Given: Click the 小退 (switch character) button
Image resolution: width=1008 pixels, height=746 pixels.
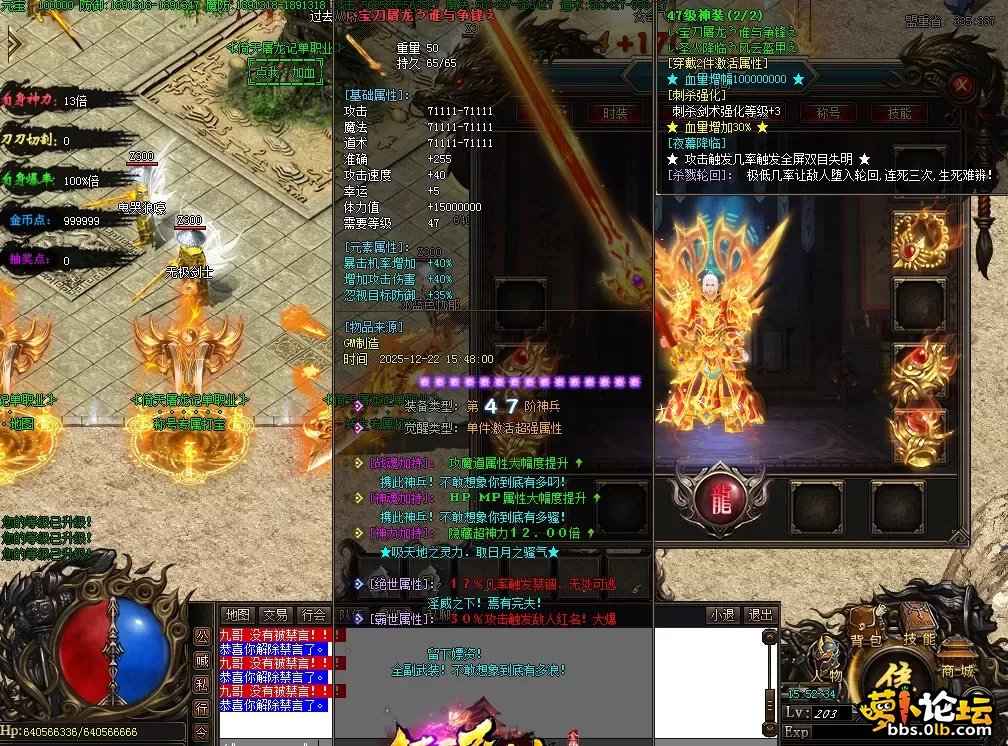Looking at the screenshot, I should 721,614.
